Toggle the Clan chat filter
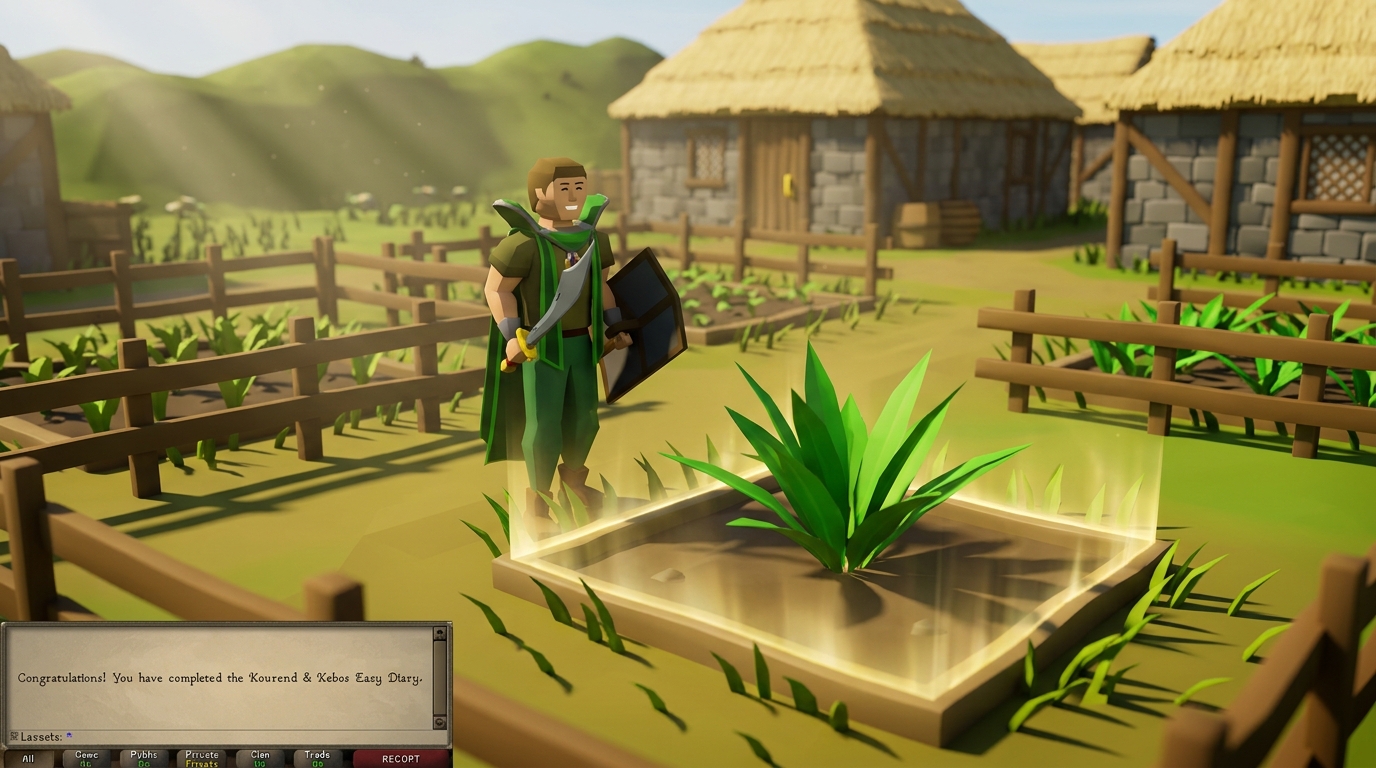The height and width of the screenshot is (768, 1376). 260,760
